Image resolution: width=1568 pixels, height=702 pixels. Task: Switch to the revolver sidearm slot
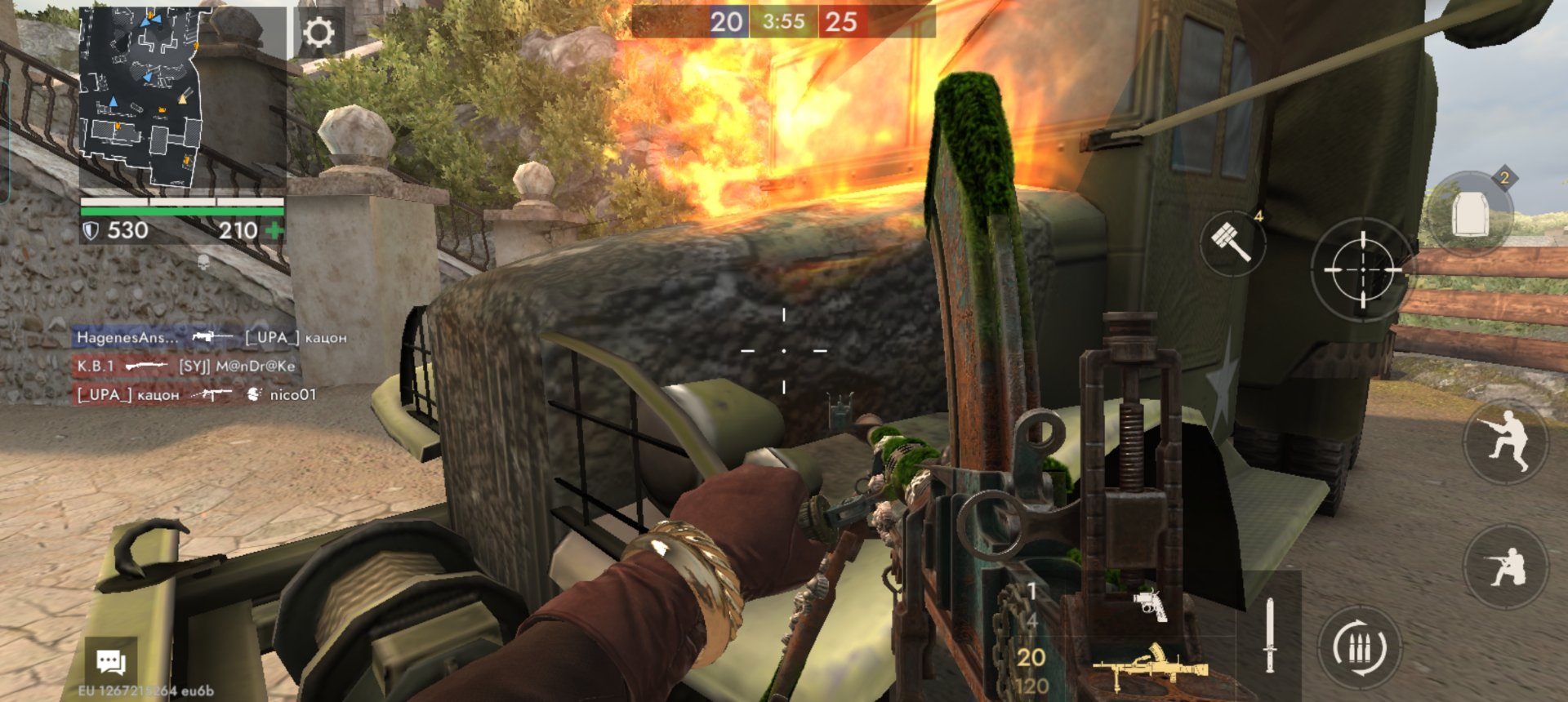pyautogui.click(x=1150, y=605)
